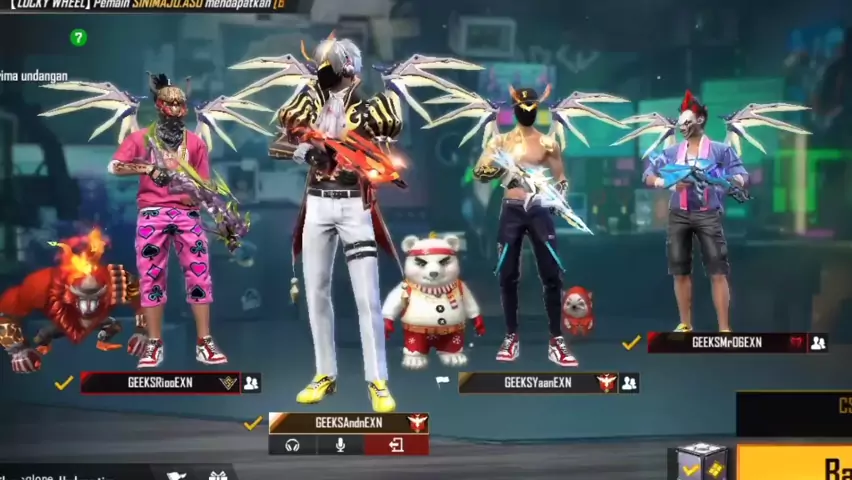Toggle the microphone button
852x480 pixels.
coord(340,445)
